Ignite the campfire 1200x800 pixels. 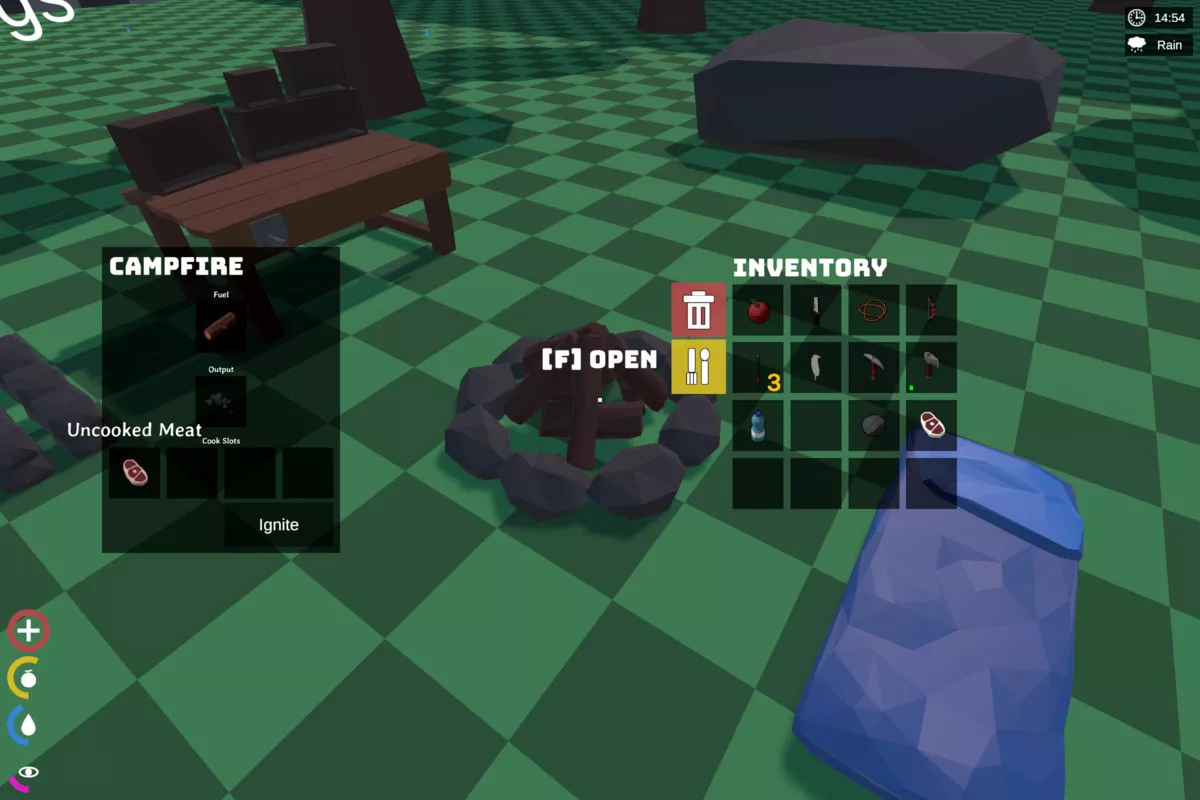(278, 525)
